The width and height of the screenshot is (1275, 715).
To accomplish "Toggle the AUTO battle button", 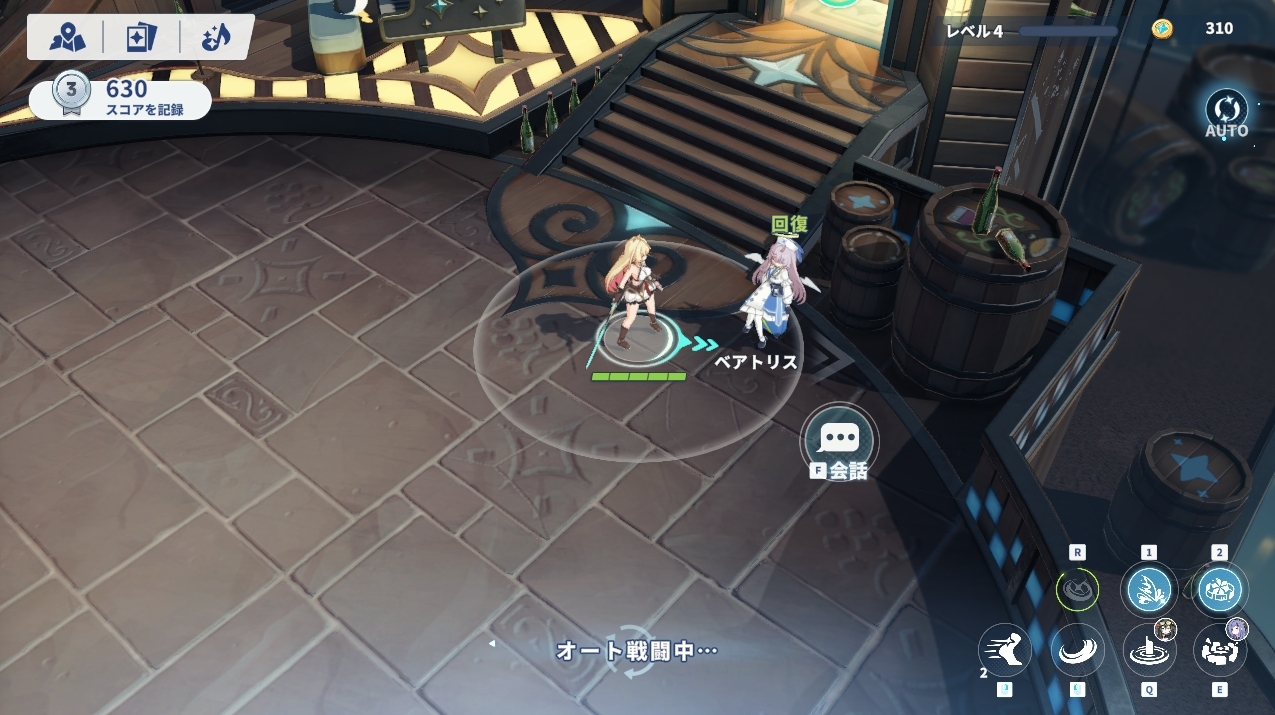I will 1226,112.
